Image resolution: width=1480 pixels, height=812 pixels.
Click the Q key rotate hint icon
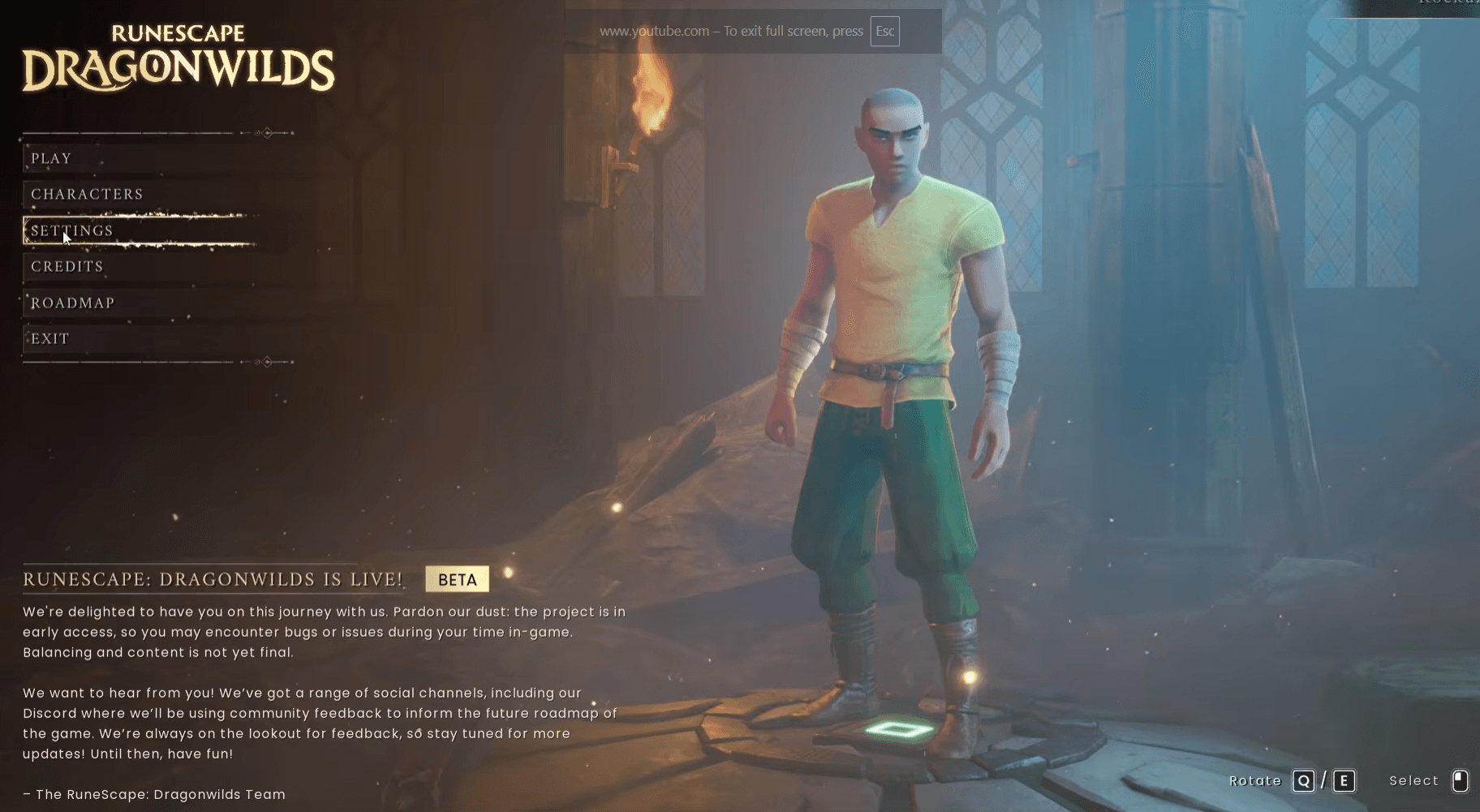click(1304, 780)
